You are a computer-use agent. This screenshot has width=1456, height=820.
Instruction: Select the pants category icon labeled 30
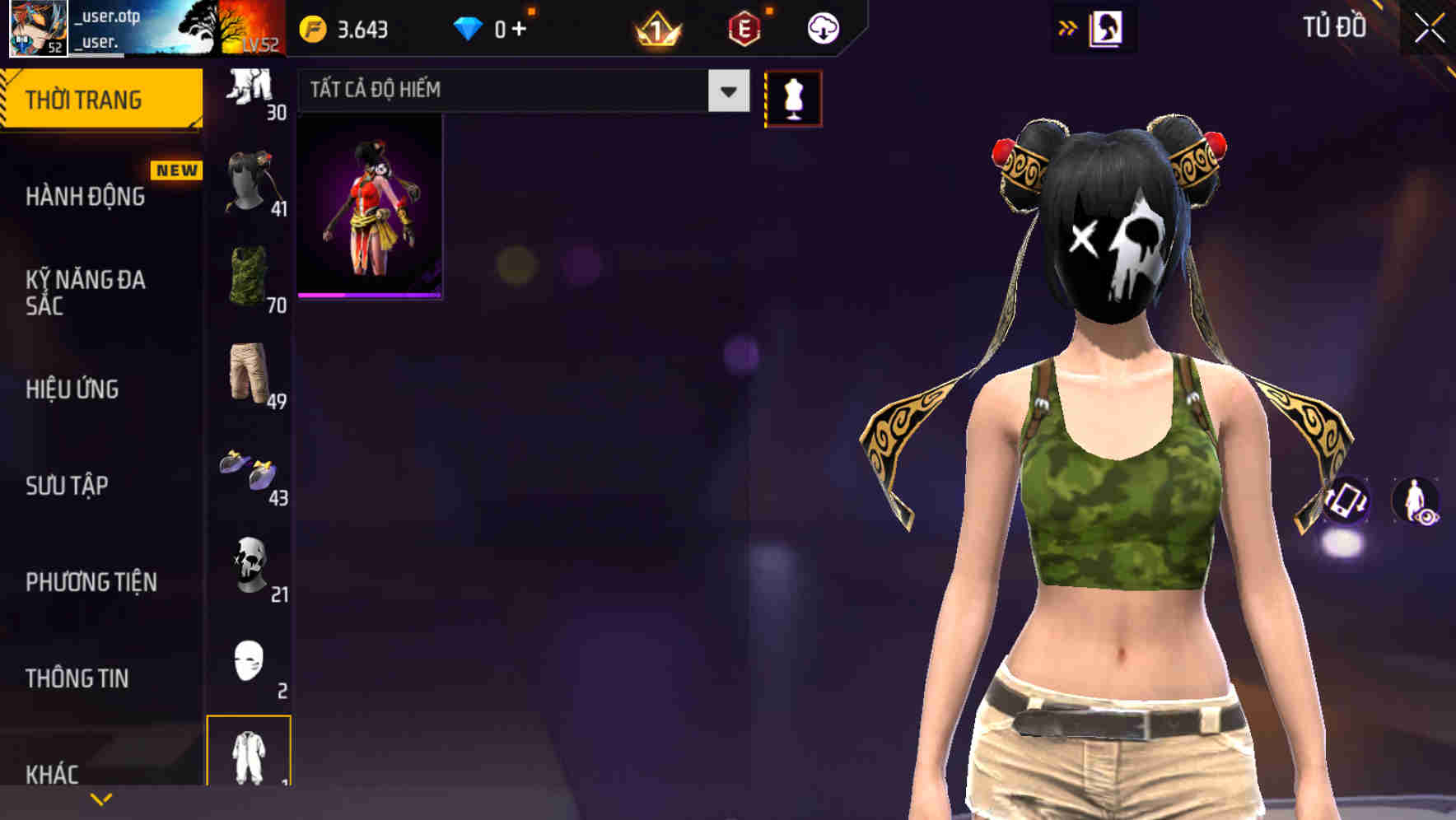click(251, 86)
